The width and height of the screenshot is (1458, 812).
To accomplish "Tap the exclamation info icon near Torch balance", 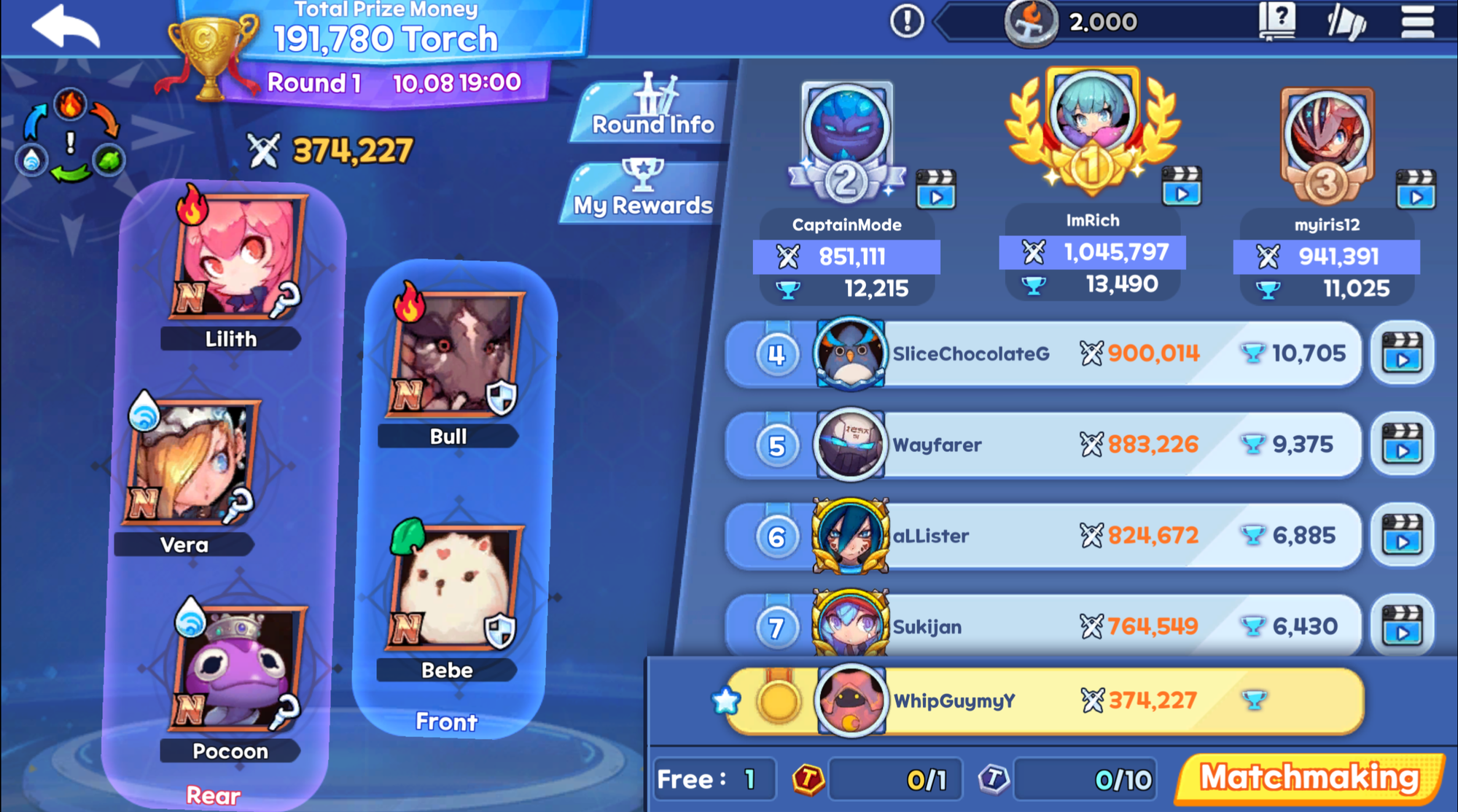I will coord(907,21).
